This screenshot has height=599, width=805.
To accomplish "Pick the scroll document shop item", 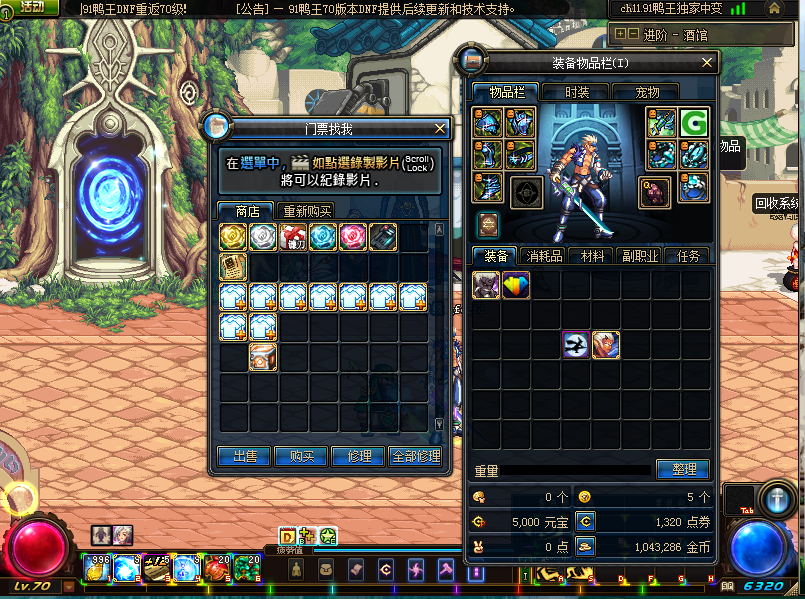I will coord(233,266).
